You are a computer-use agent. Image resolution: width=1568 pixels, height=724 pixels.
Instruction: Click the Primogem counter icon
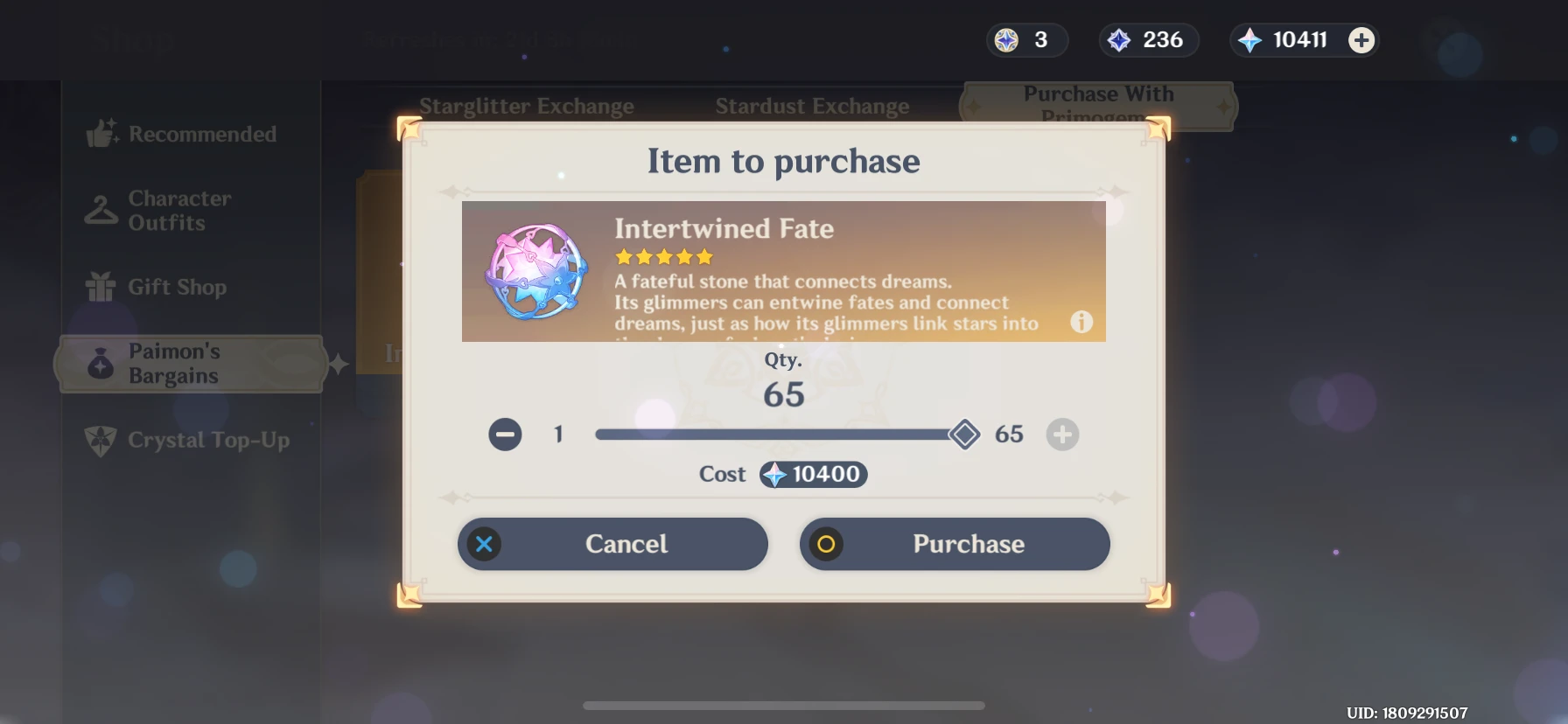1249,39
